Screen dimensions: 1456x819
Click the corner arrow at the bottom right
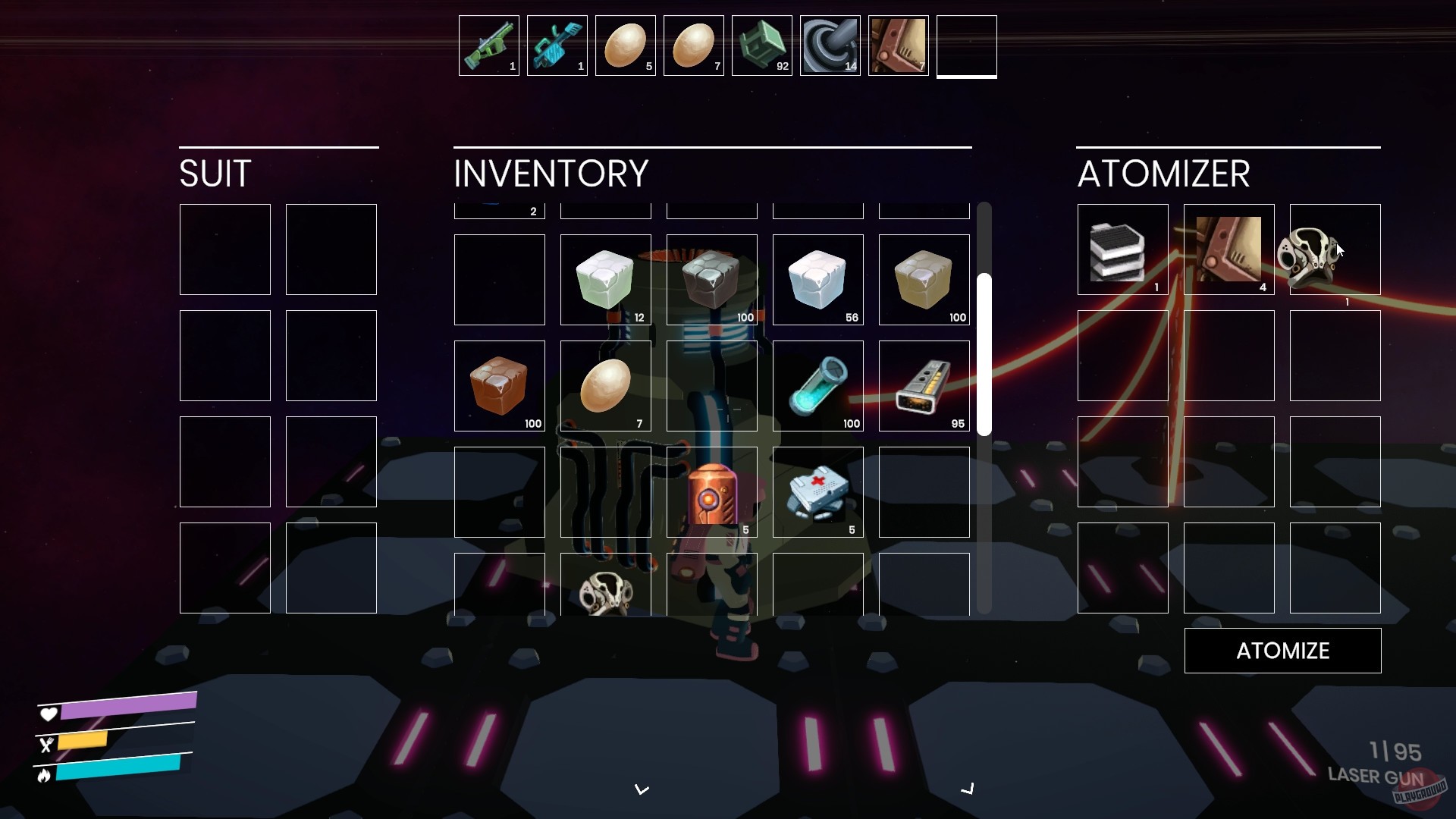click(968, 789)
